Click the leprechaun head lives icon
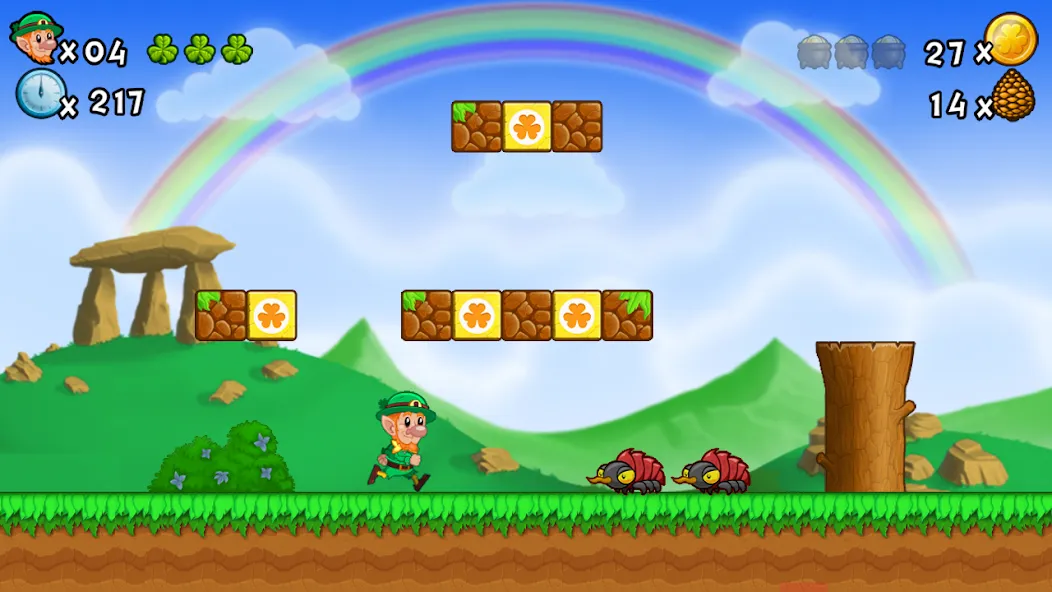1052x592 pixels. (35, 38)
